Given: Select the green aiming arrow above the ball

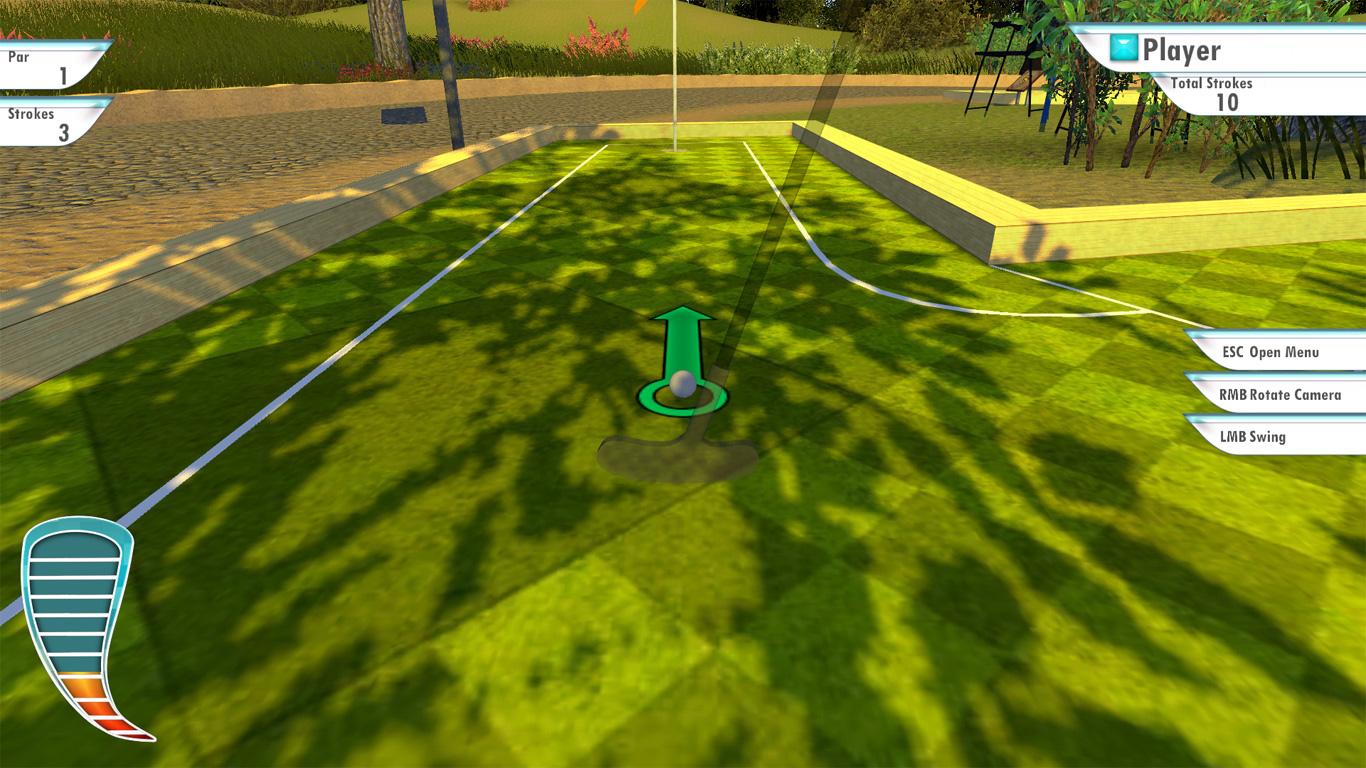Looking at the screenshot, I should pyautogui.click(x=682, y=335).
